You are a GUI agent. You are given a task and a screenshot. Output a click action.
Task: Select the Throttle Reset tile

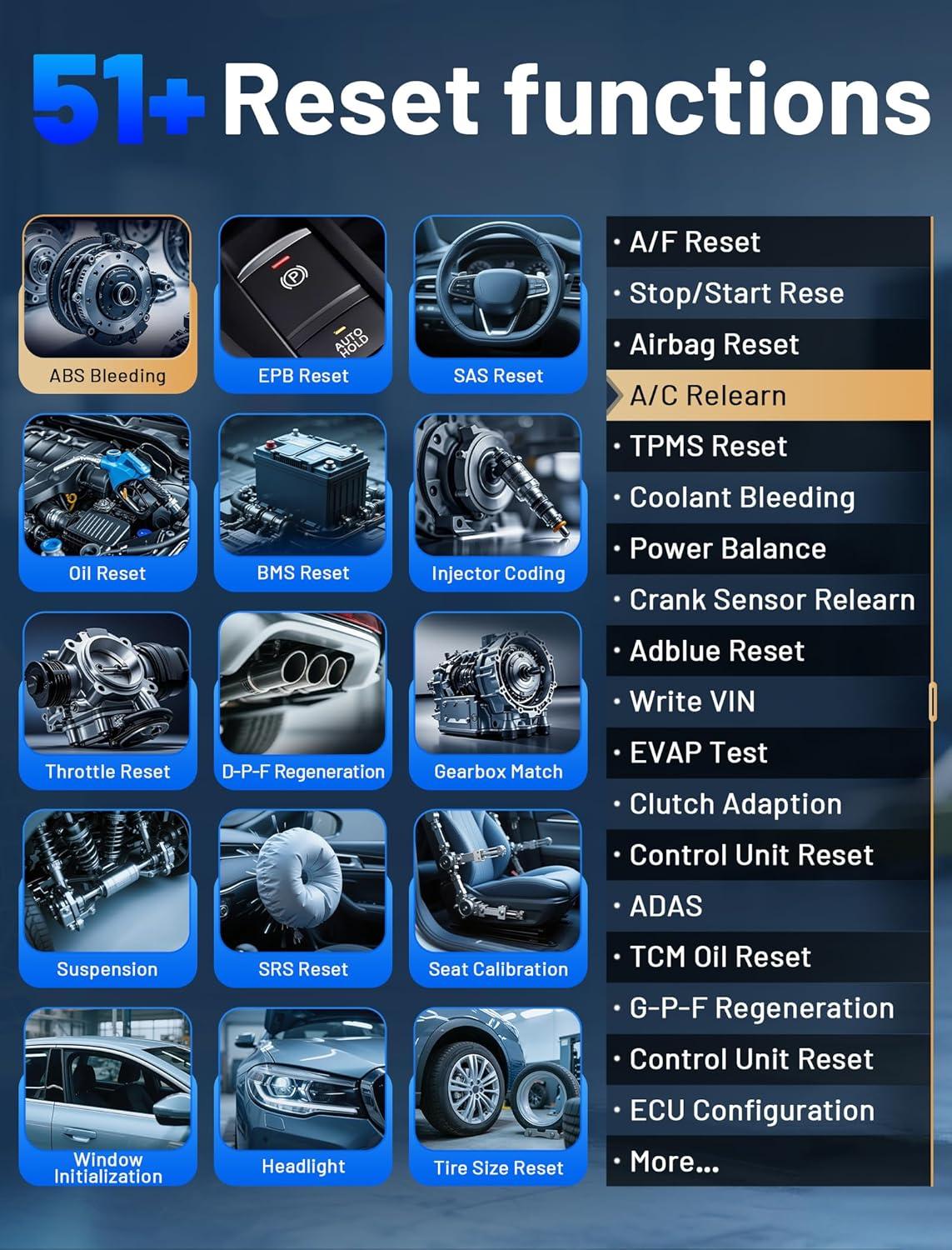coord(107,700)
